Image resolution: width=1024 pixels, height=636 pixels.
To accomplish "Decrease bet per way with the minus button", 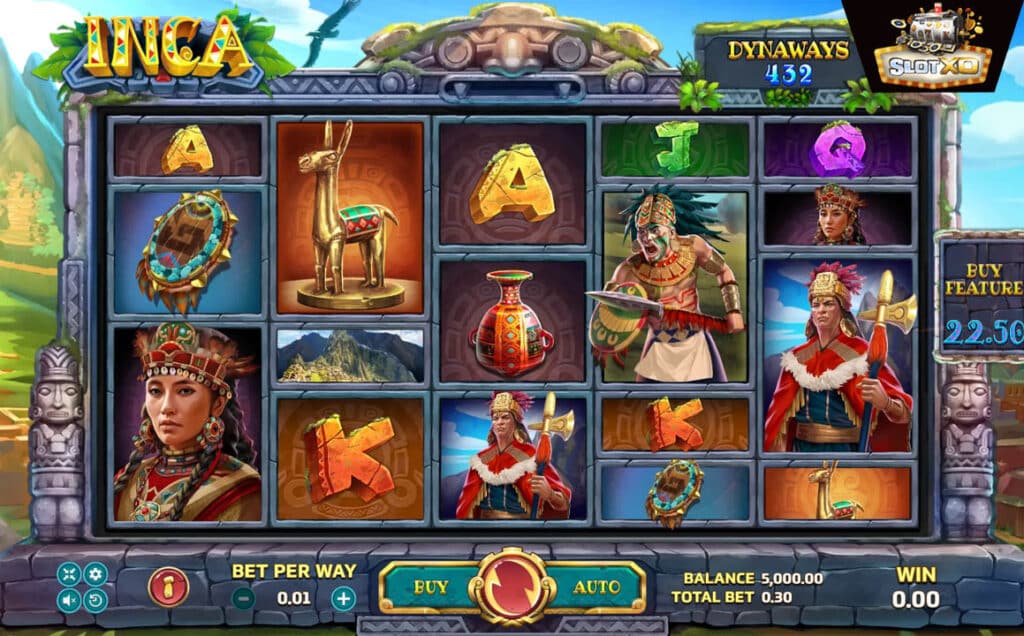I will [x=243, y=599].
